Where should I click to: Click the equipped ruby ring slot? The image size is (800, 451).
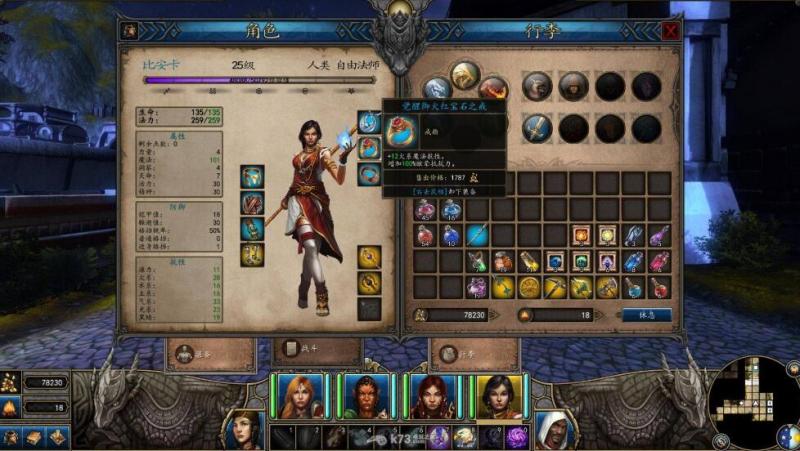click(x=369, y=150)
